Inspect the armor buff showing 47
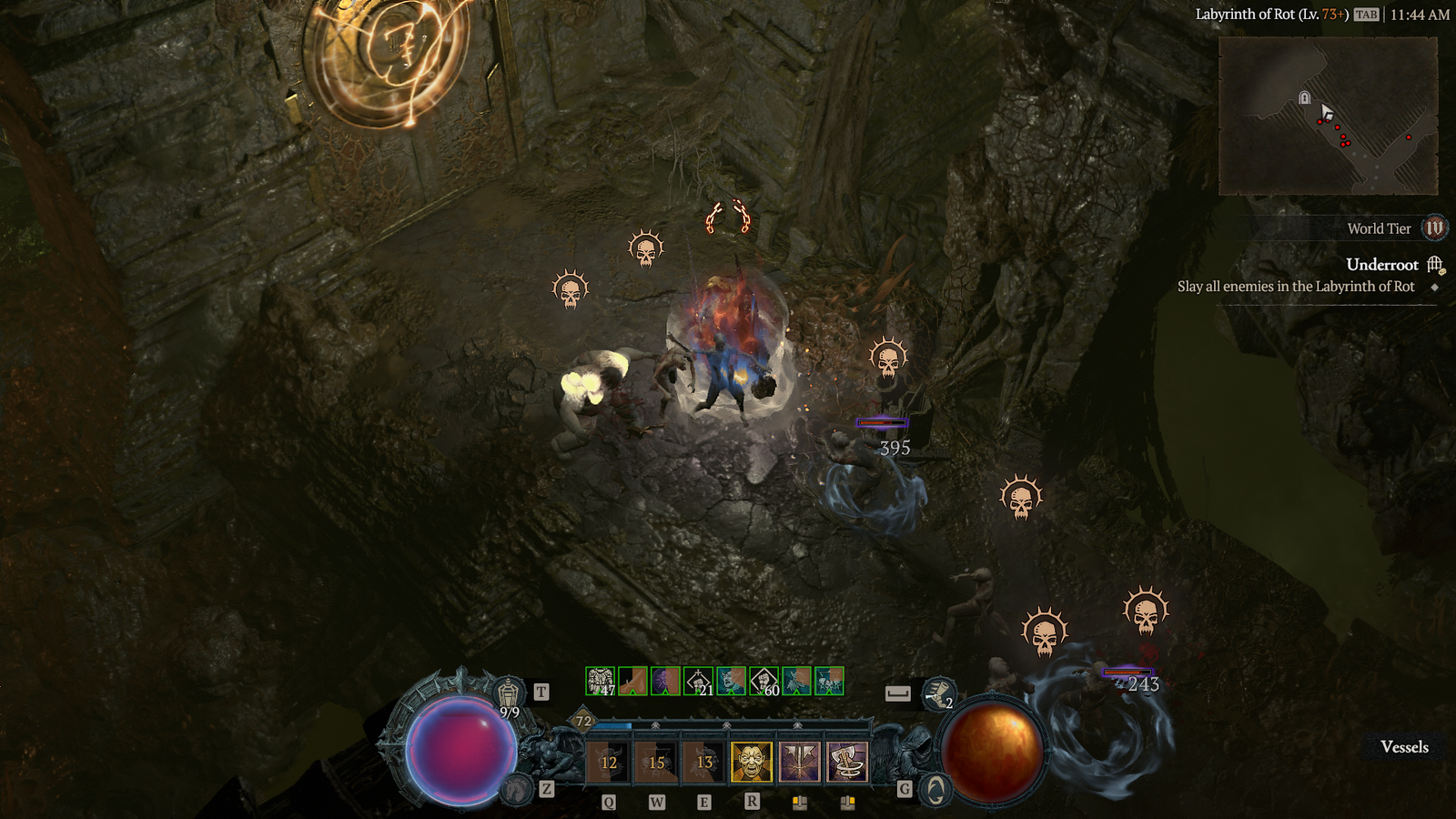The height and width of the screenshot is (819, 1456). pyautogui.click(x=600, y=681)
